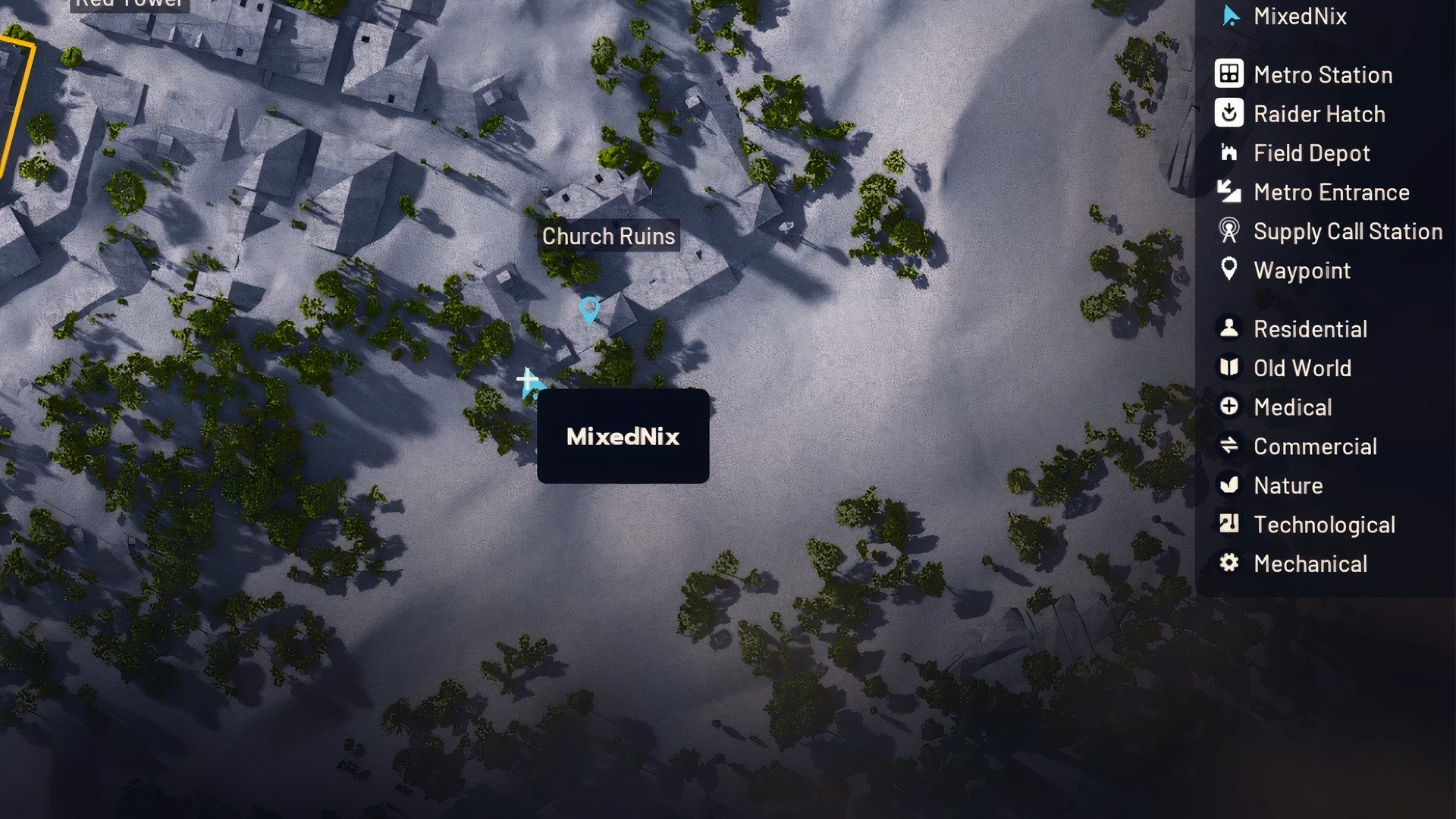This screenshot has width=1456, height=819.
Task: Toggle the Medical category filter
Action: coord(1228,407)
